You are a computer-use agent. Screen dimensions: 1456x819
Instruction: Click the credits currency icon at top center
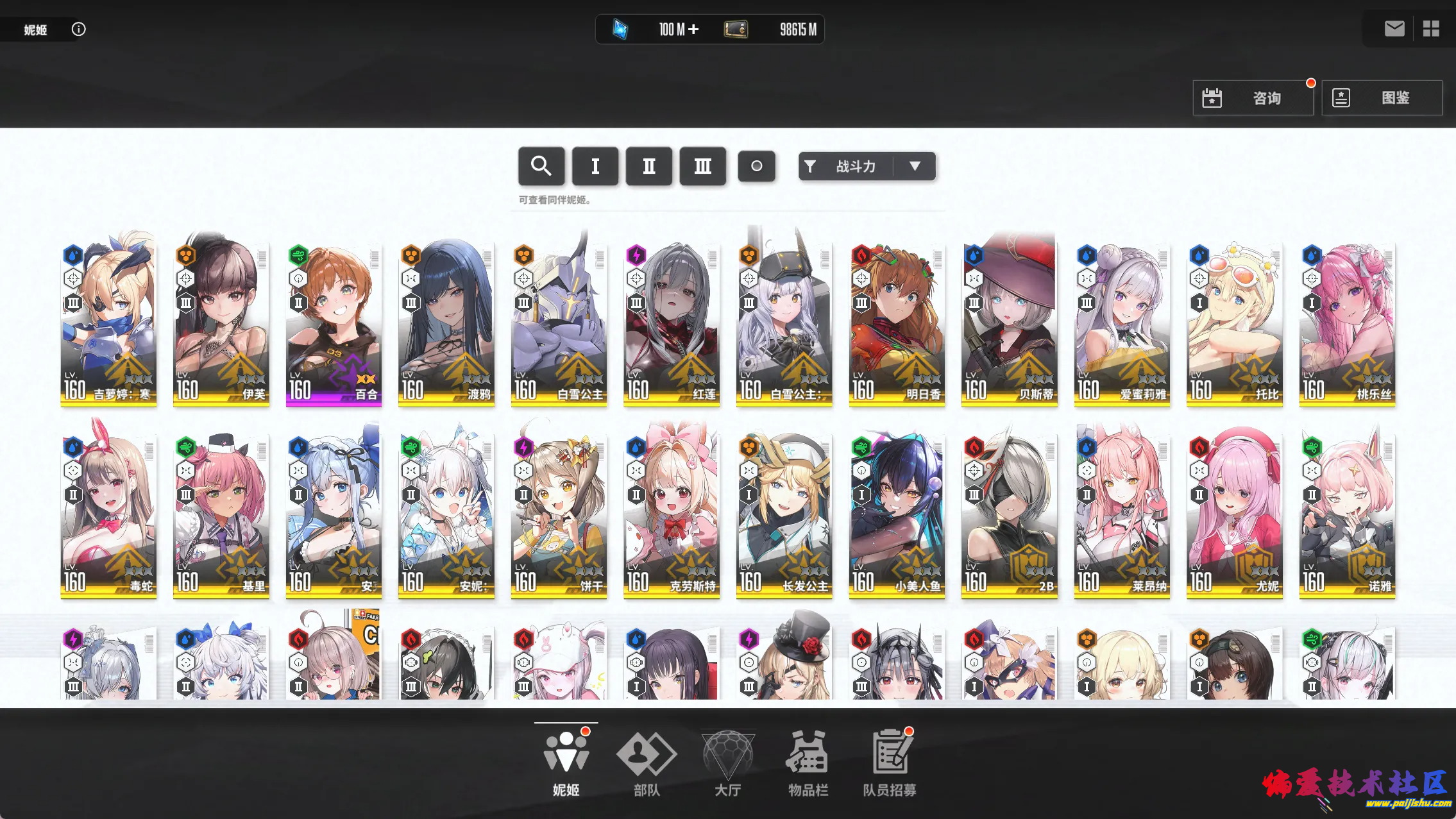tap(735, 29)
